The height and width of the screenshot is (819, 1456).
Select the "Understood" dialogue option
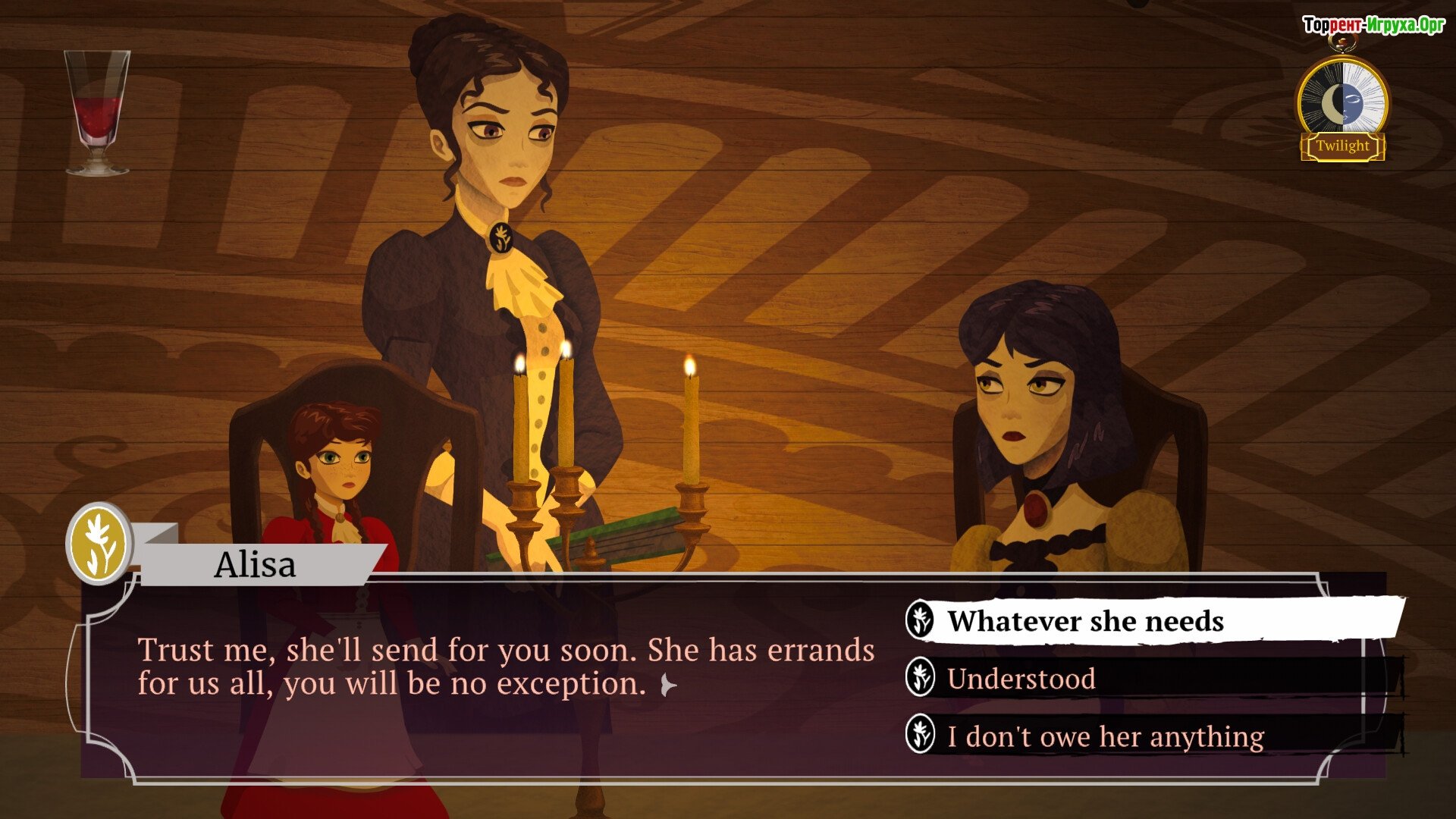point(1021,679)
